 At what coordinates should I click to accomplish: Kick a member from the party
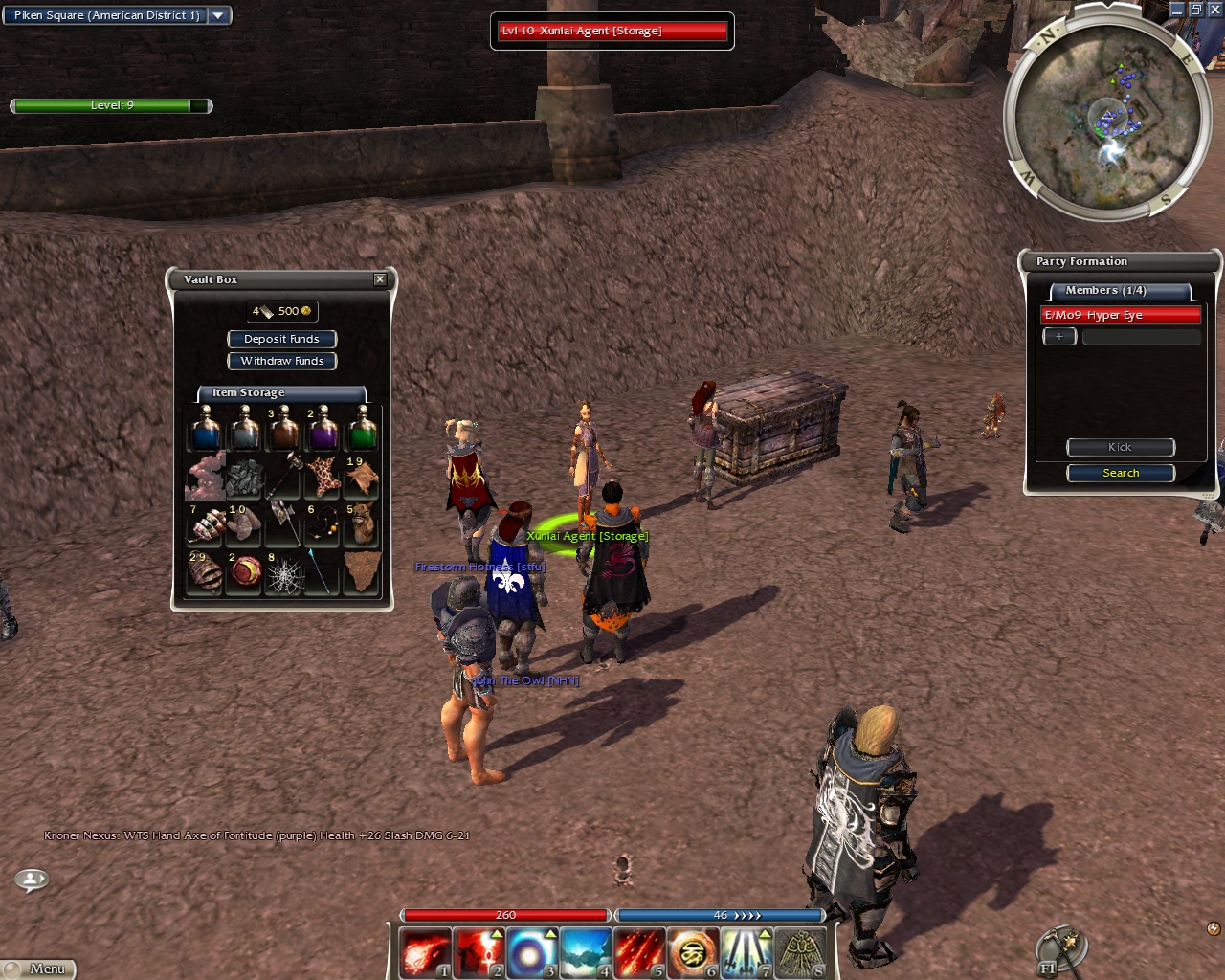click(x=1120, y=447)
